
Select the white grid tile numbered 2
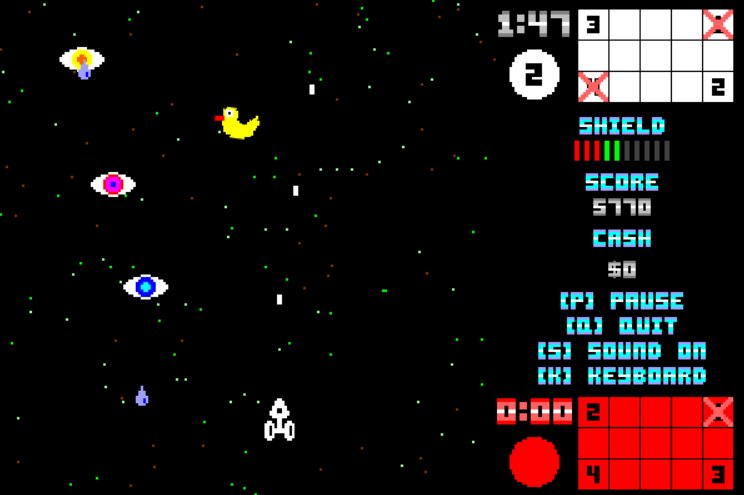point(717,87)
